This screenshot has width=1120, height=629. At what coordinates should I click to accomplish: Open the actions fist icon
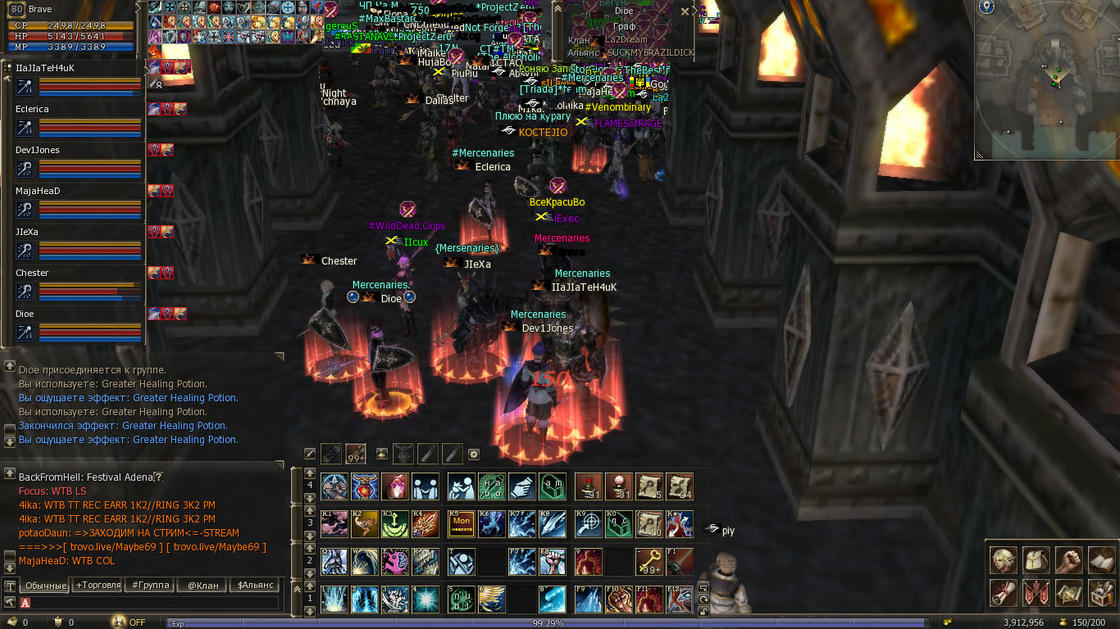1069,560
